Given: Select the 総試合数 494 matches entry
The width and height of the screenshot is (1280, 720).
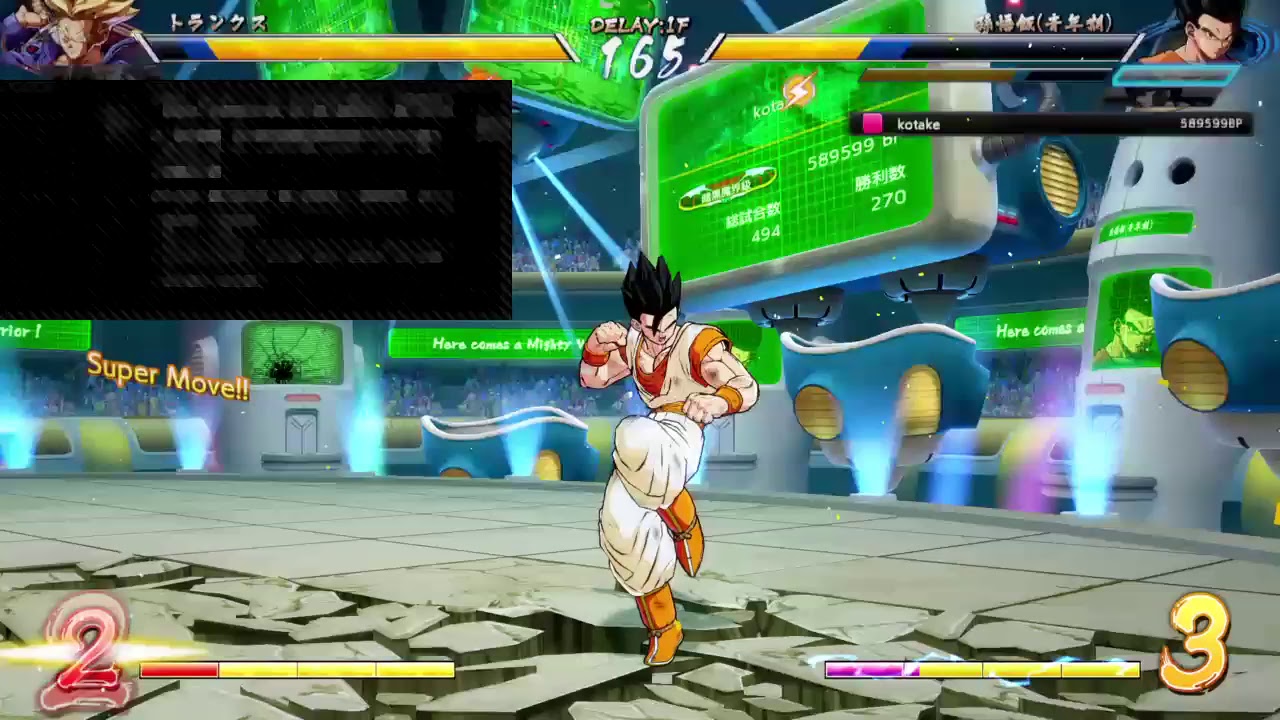Looking at the screenshot, I should point(755,220).
